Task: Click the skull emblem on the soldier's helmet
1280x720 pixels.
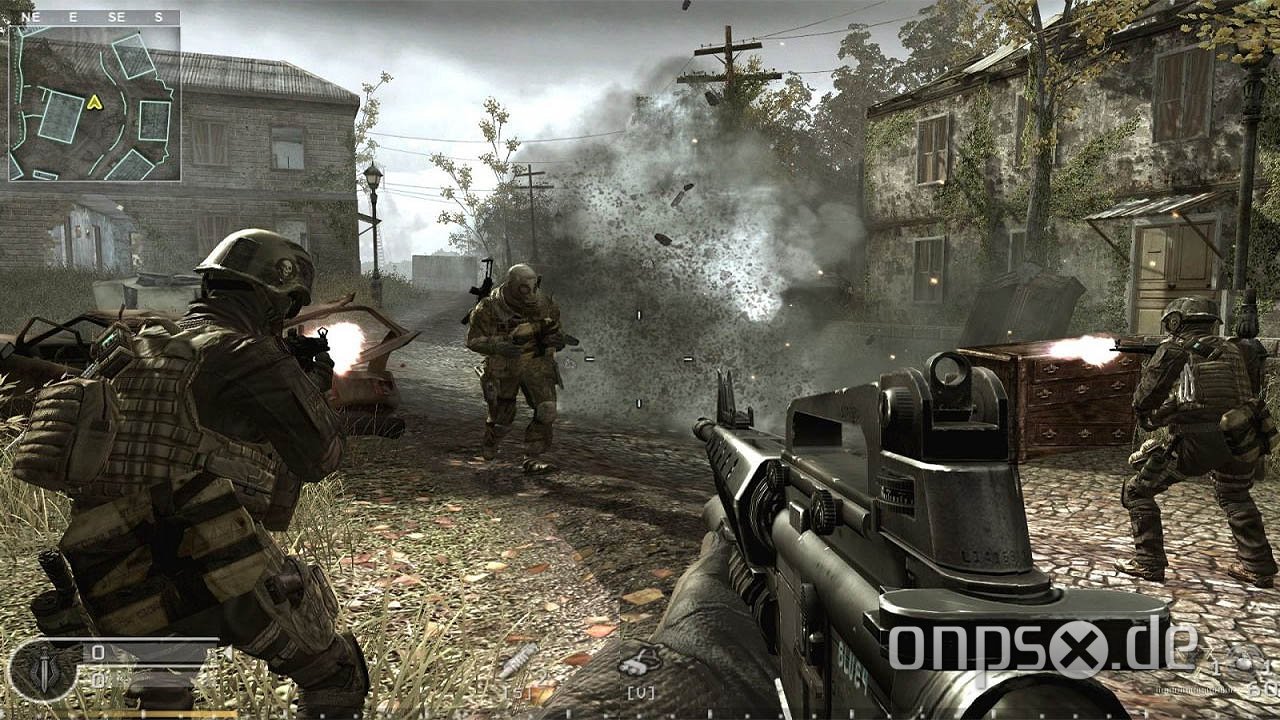Action: pyautogui.click(x=286, y=268)
